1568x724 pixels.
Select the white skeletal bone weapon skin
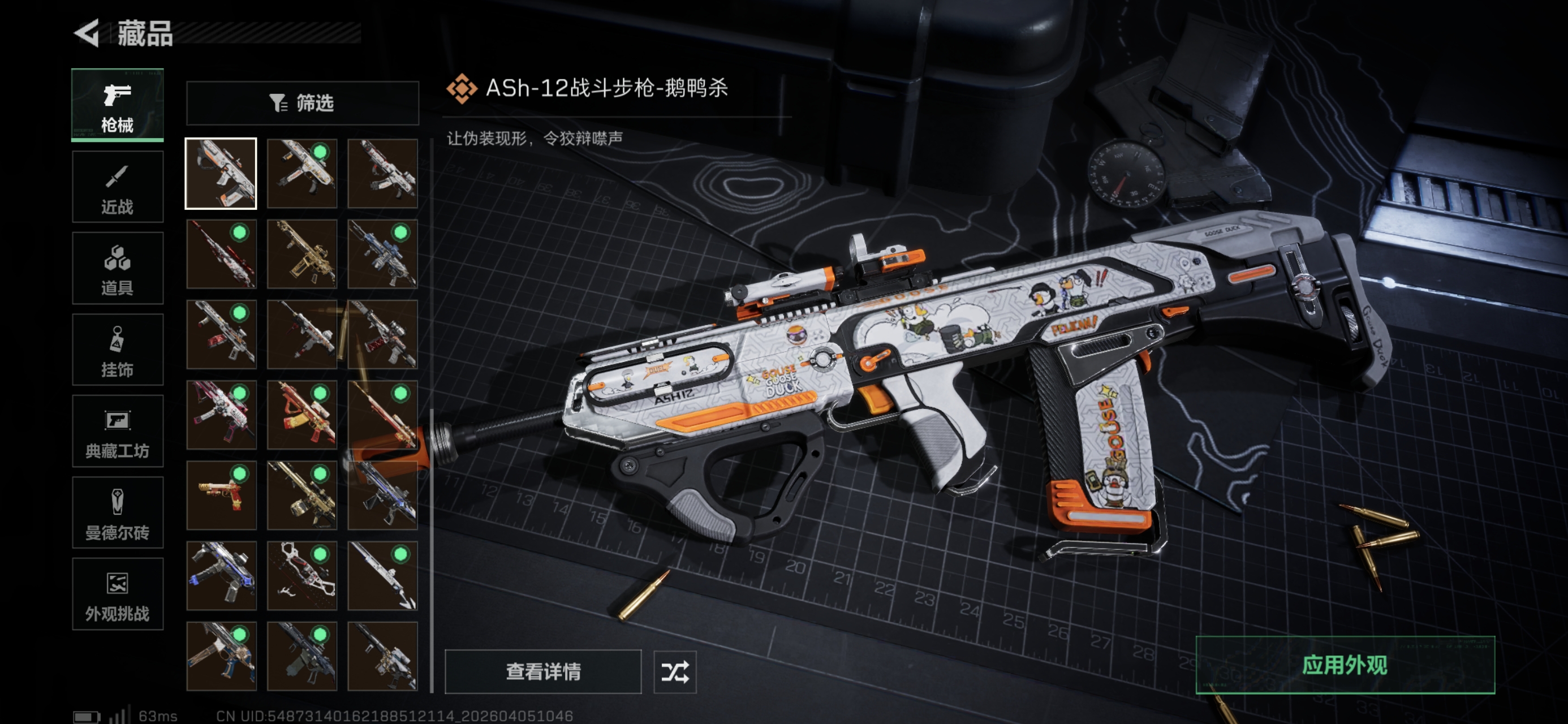point(302,575)
